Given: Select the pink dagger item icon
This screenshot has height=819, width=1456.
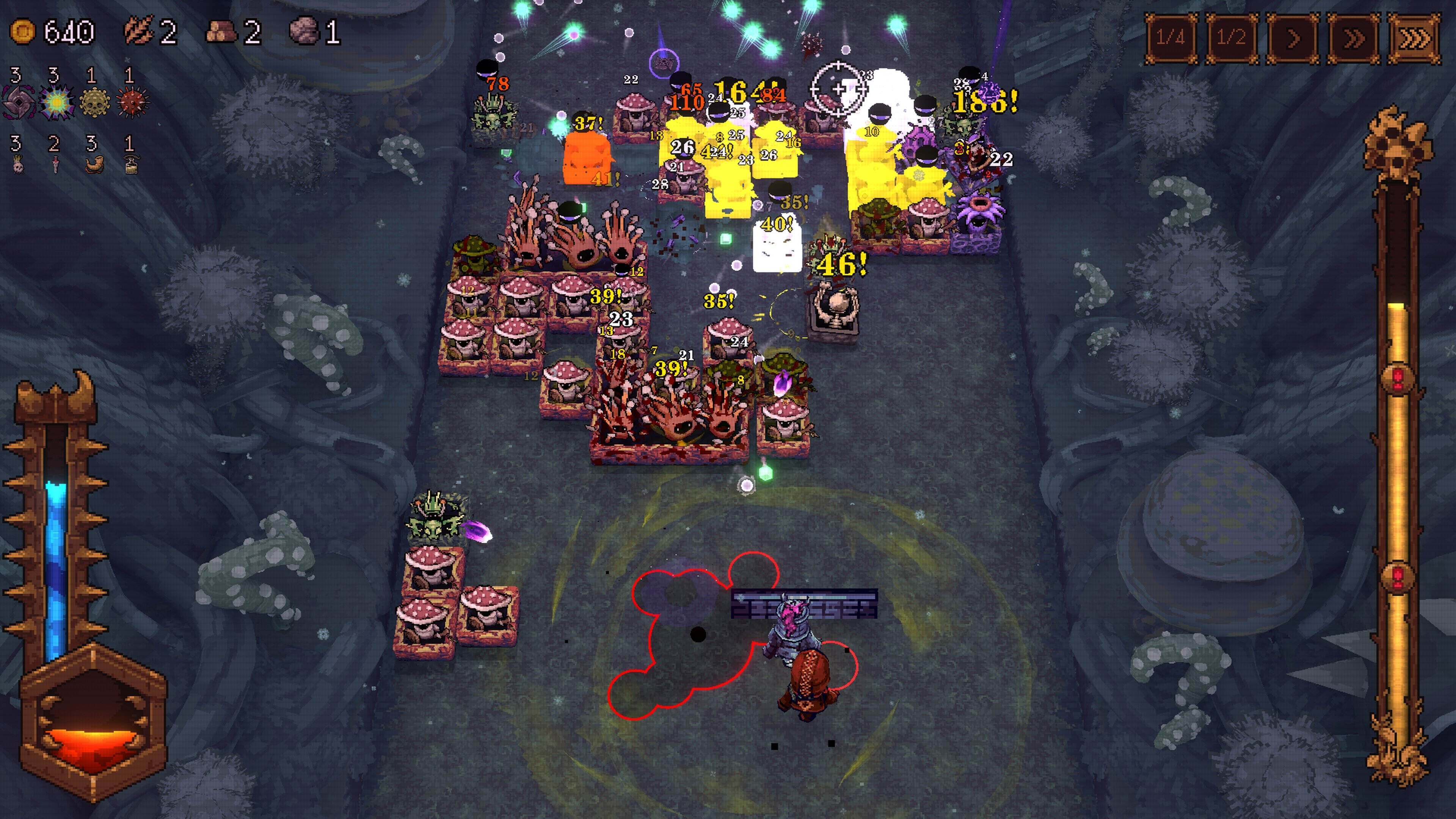Looking at the screenshot, I should point(55,165).
